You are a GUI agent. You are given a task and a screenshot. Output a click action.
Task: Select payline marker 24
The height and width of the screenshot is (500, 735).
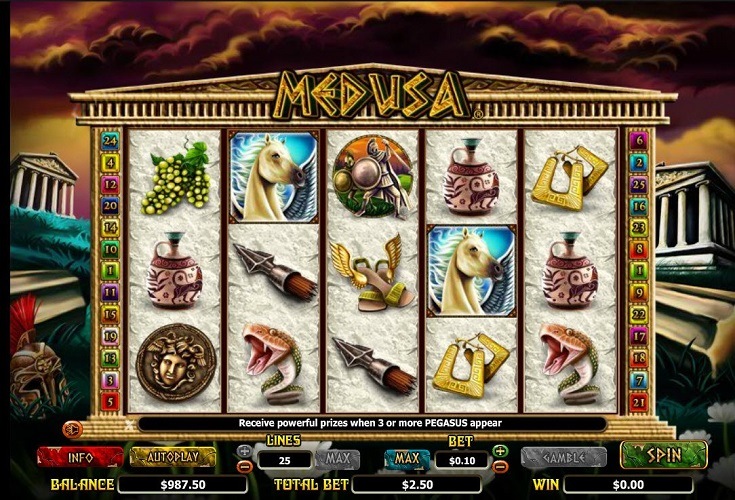click(111, 141)
